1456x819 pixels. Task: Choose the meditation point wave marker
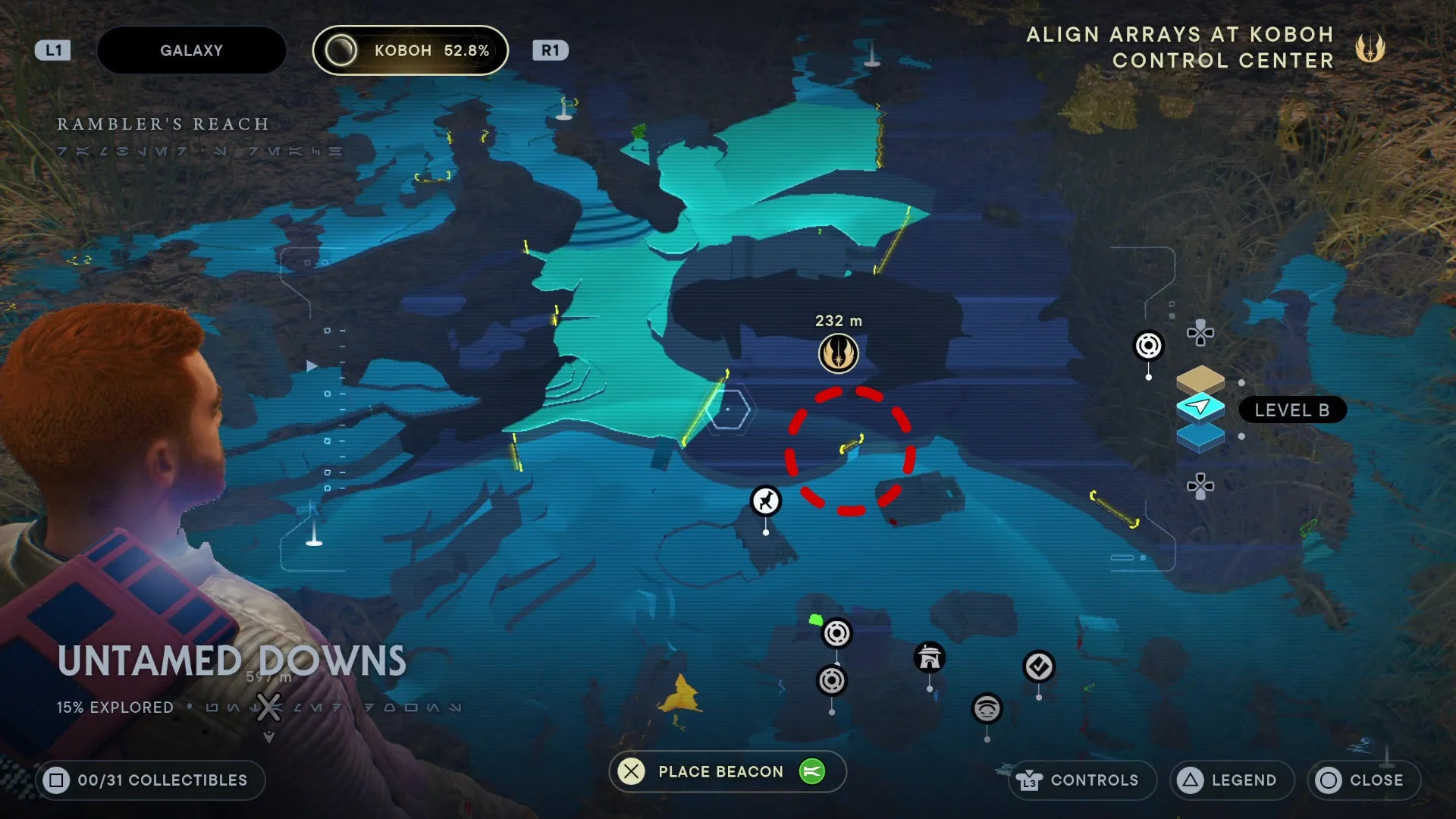click(987, 709)
